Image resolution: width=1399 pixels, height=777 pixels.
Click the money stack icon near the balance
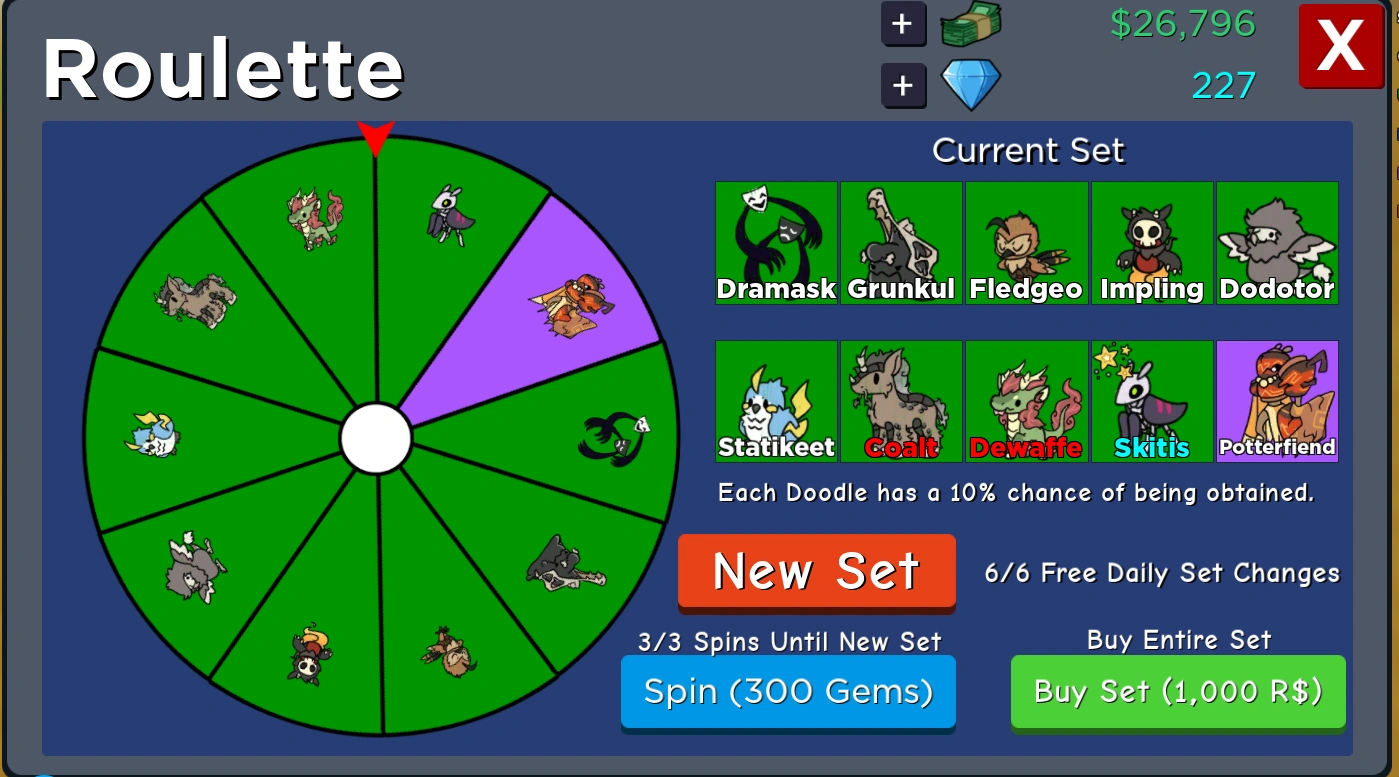(x=969, y=24)
